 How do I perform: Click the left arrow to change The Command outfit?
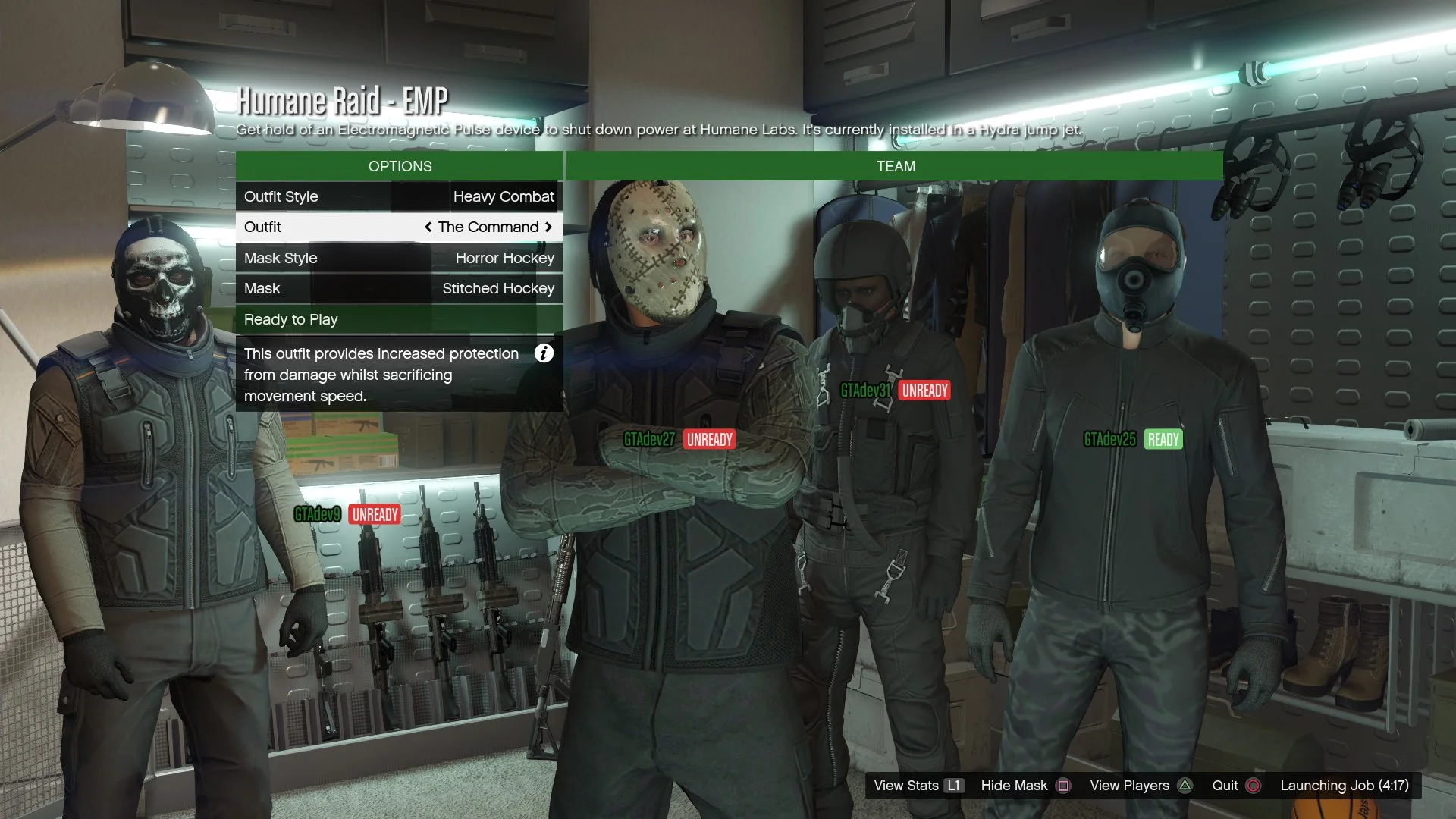tap(427, 227)
